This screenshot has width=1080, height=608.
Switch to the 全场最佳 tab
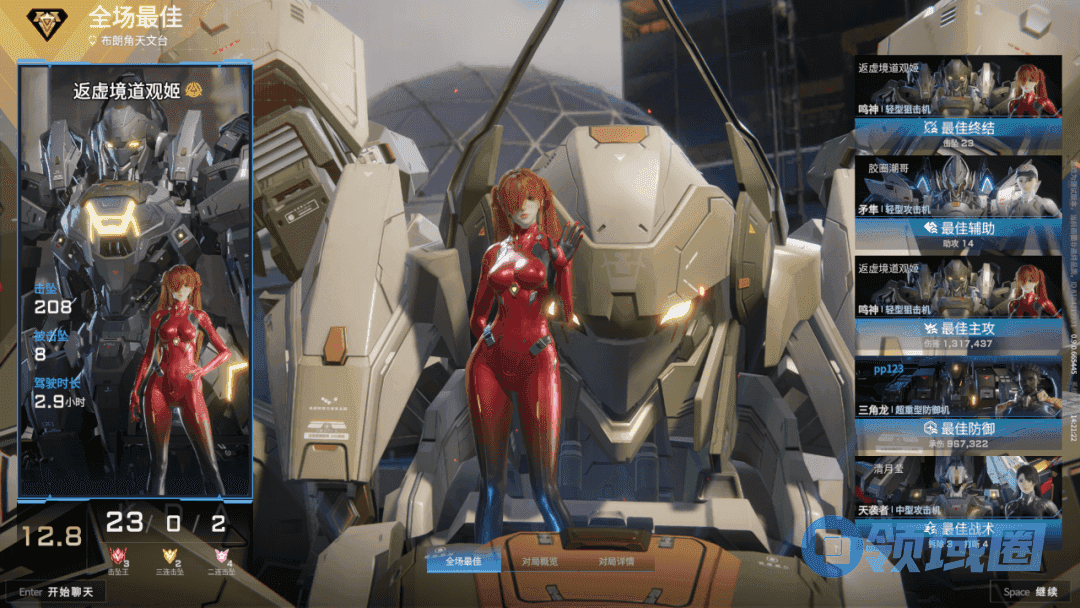tap(464, 561)
